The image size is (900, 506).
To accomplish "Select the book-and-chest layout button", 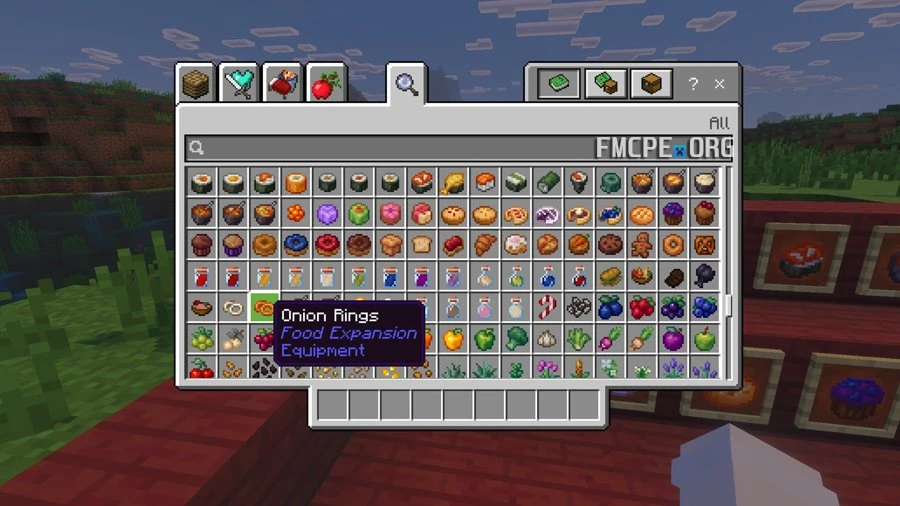I will pyautogui.click(x=604, y=84).
